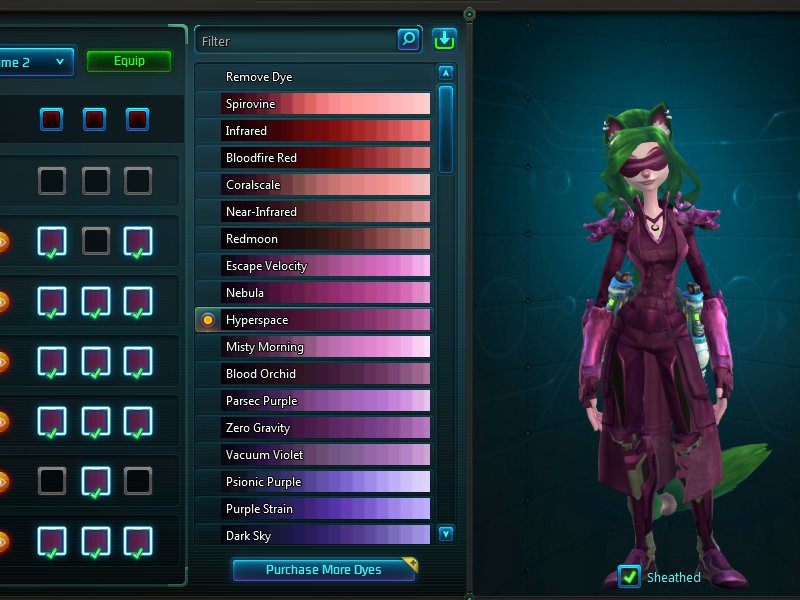Choose the Misty Morning dye
Image resolution: width=800 pixels, height=600 pixels.
point(313,347)
